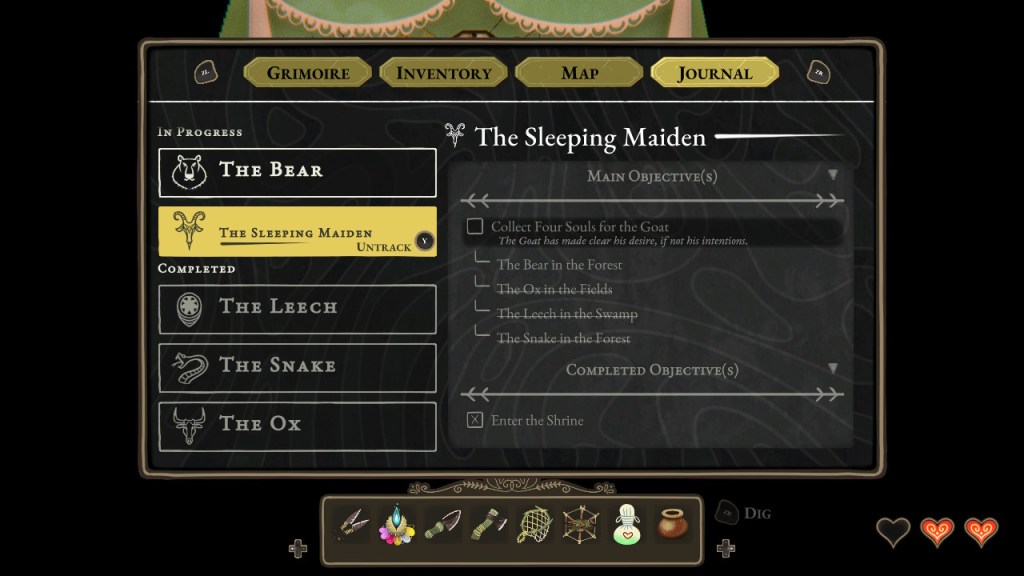The height and width of the screenshot is (576, 1024).
Task: Select the clay pot hotbar slot
Action: (672, 523)
